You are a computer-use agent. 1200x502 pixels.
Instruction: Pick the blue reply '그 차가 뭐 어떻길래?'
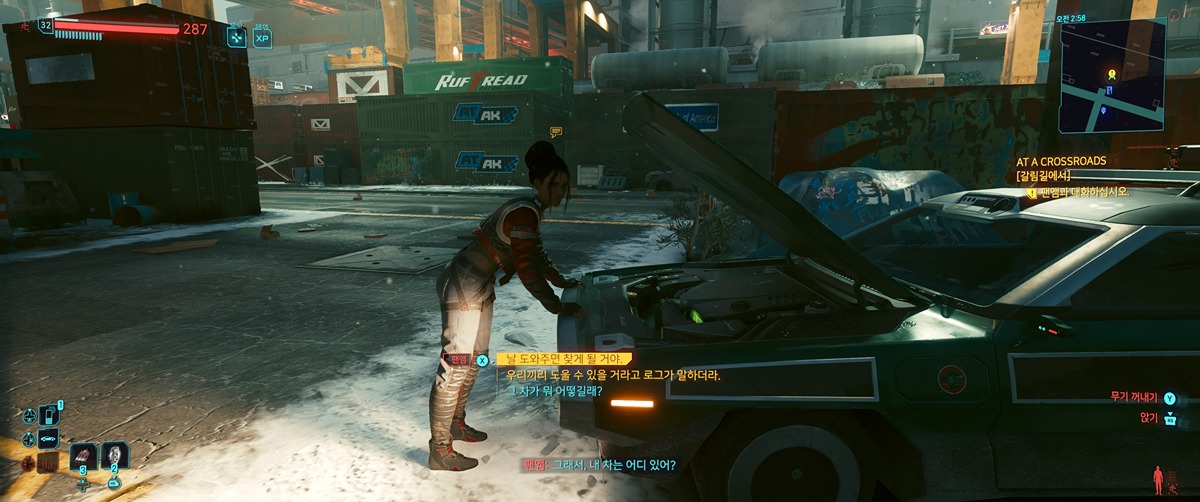pyautogui.click(x=554, y=391)
